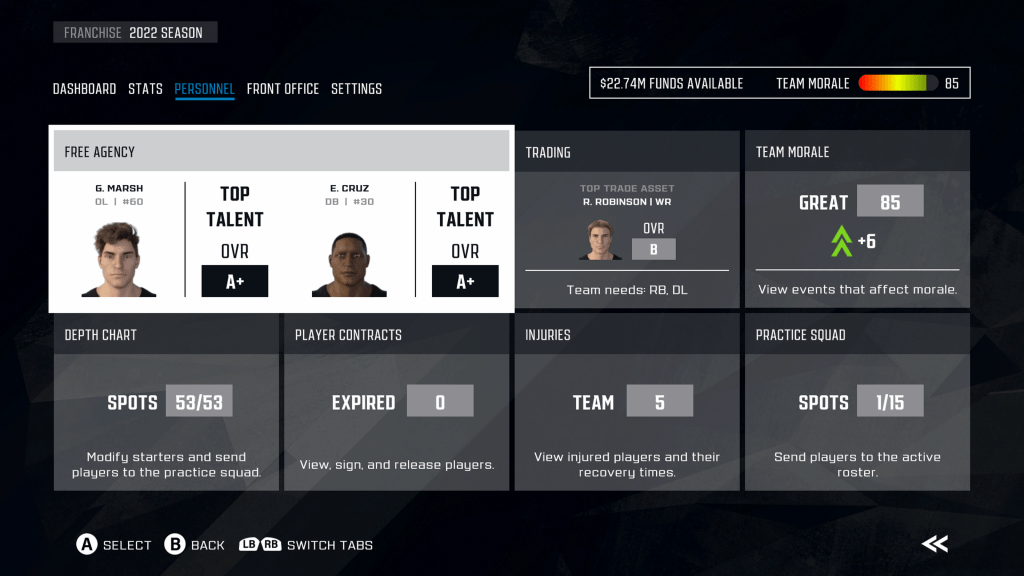View free agent G. Marsh portrait
Screen dimensions: 1024x576
click(x=119, y=260)
